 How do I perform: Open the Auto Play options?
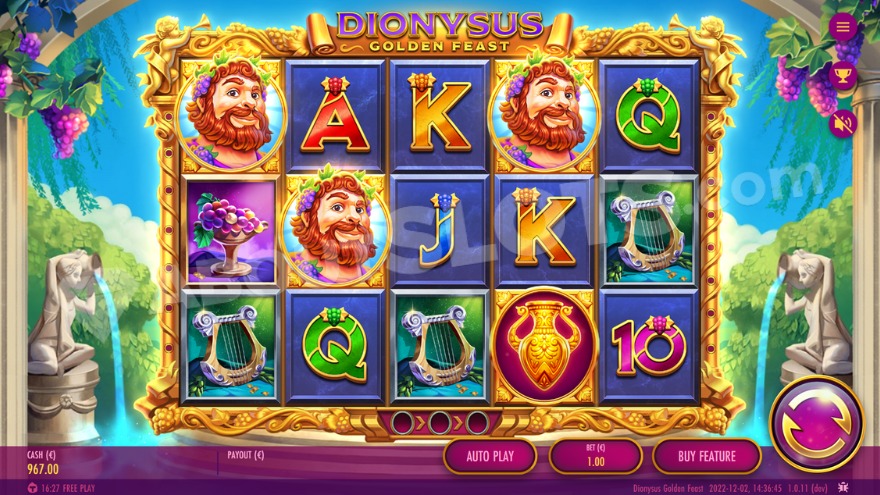tap(490, 456)
